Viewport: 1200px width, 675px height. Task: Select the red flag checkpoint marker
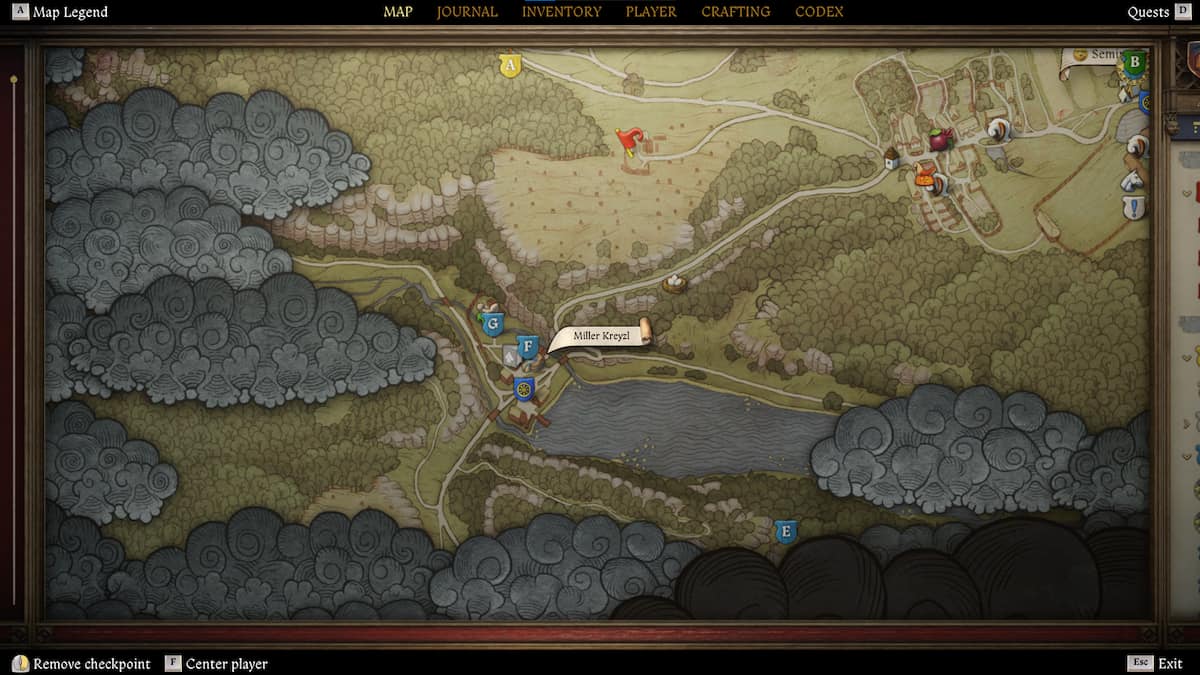[628, 142]
